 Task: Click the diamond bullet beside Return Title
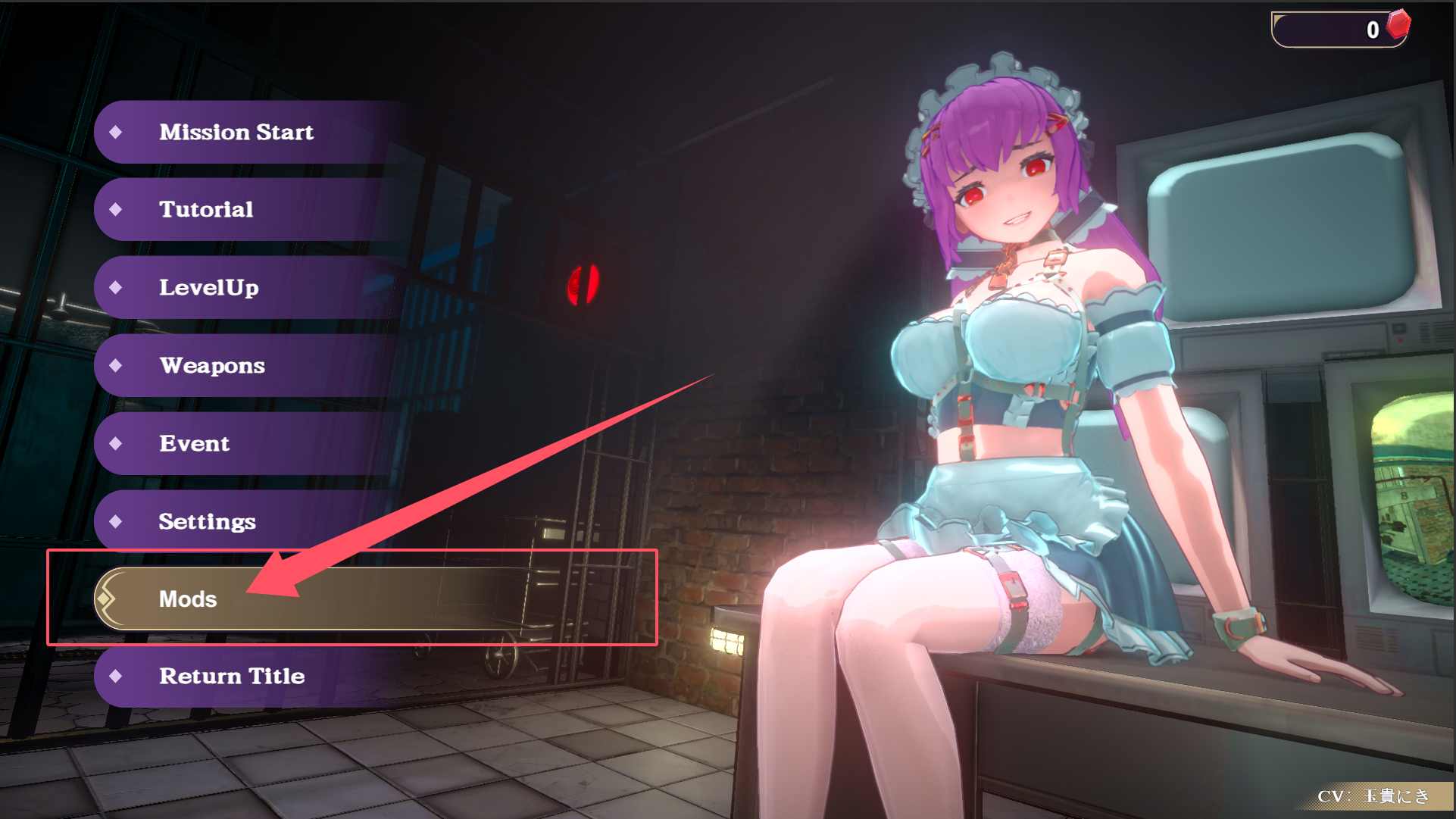(117, 677)
